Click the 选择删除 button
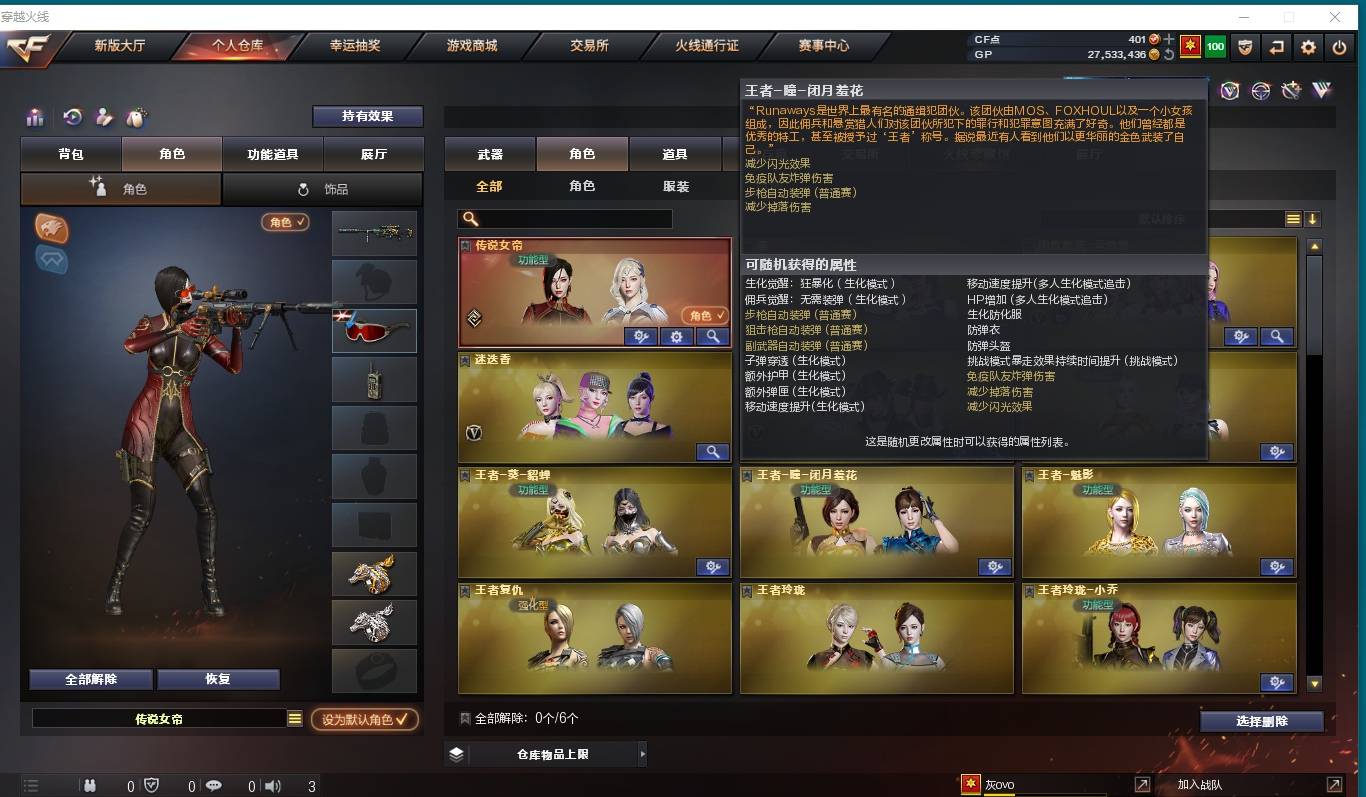The image size is (1366, 797). tap(1262, 719)
